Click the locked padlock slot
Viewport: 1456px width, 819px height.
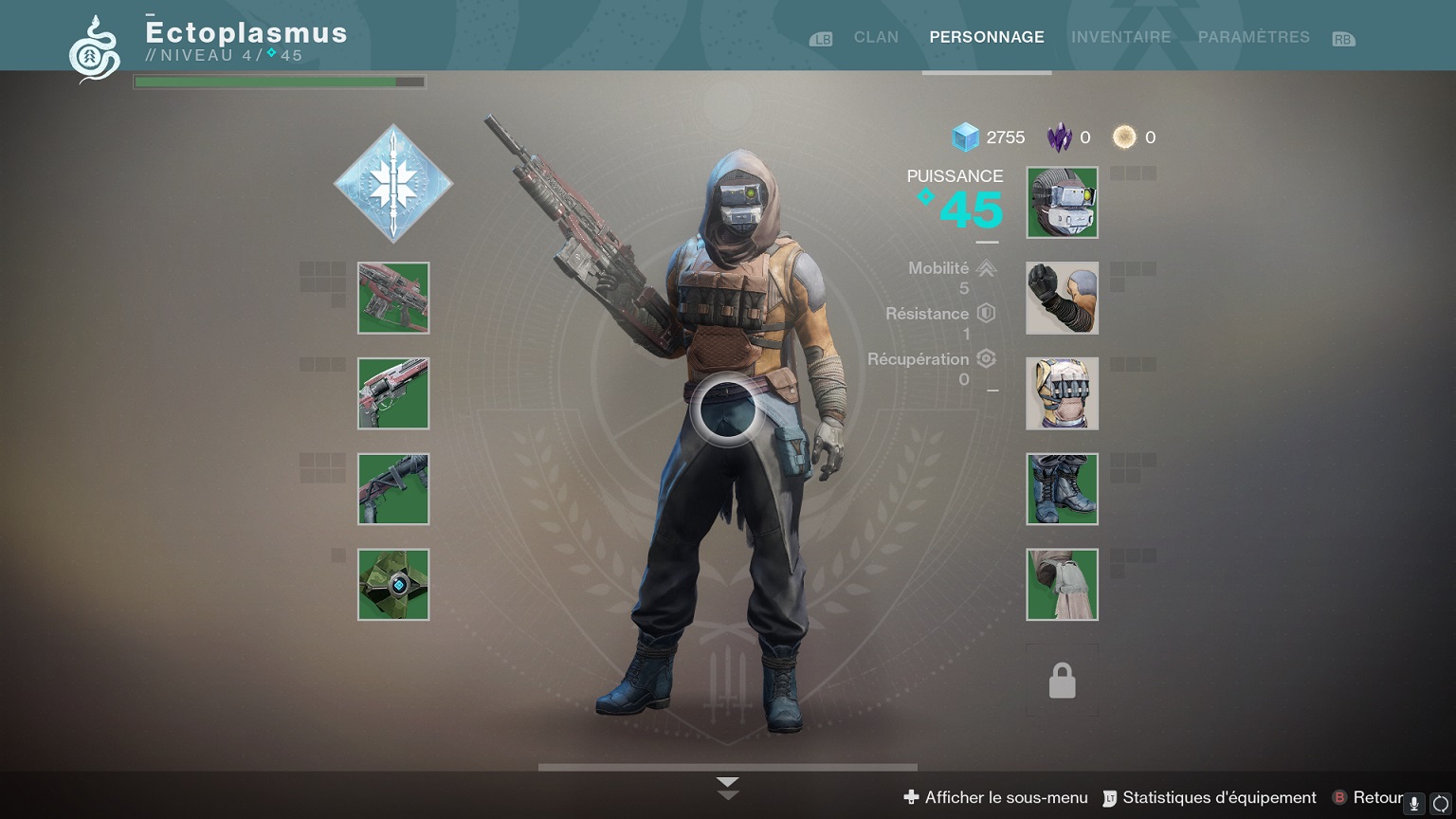pos(1062,681)
